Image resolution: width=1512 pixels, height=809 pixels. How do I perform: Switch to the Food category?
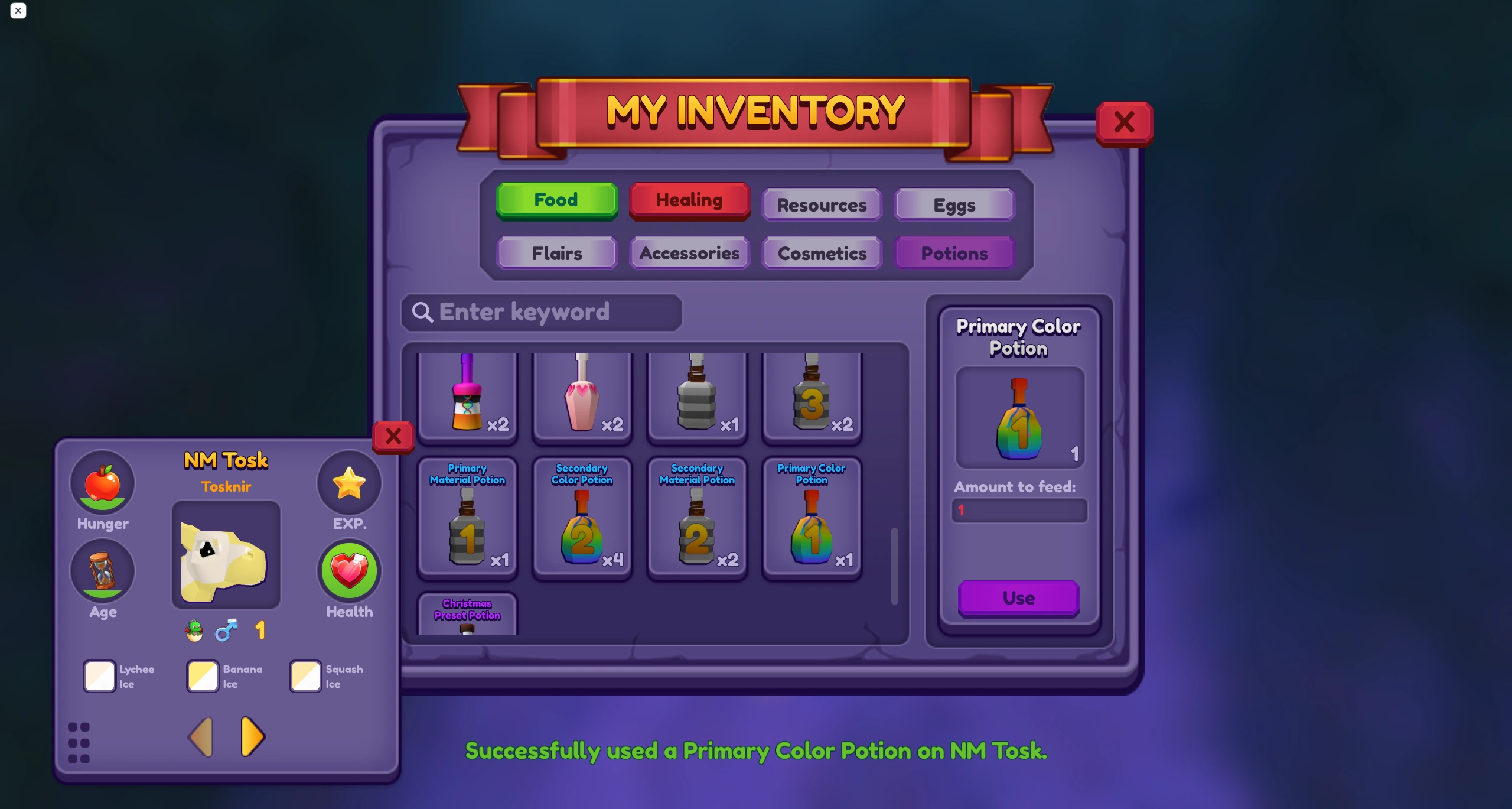556,200
